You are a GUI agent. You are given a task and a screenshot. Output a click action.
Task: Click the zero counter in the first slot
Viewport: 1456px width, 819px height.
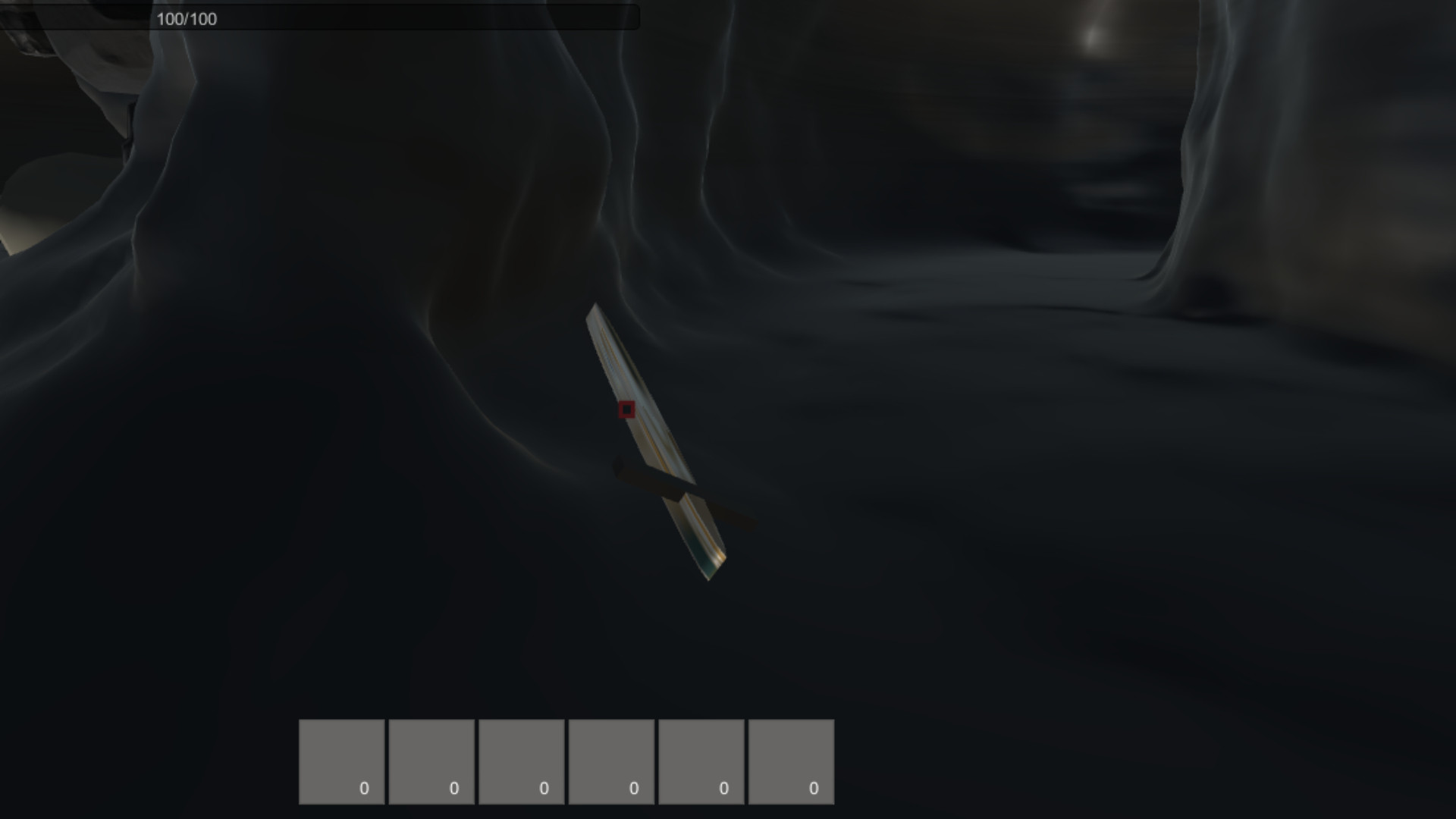[x=362, y=788]
